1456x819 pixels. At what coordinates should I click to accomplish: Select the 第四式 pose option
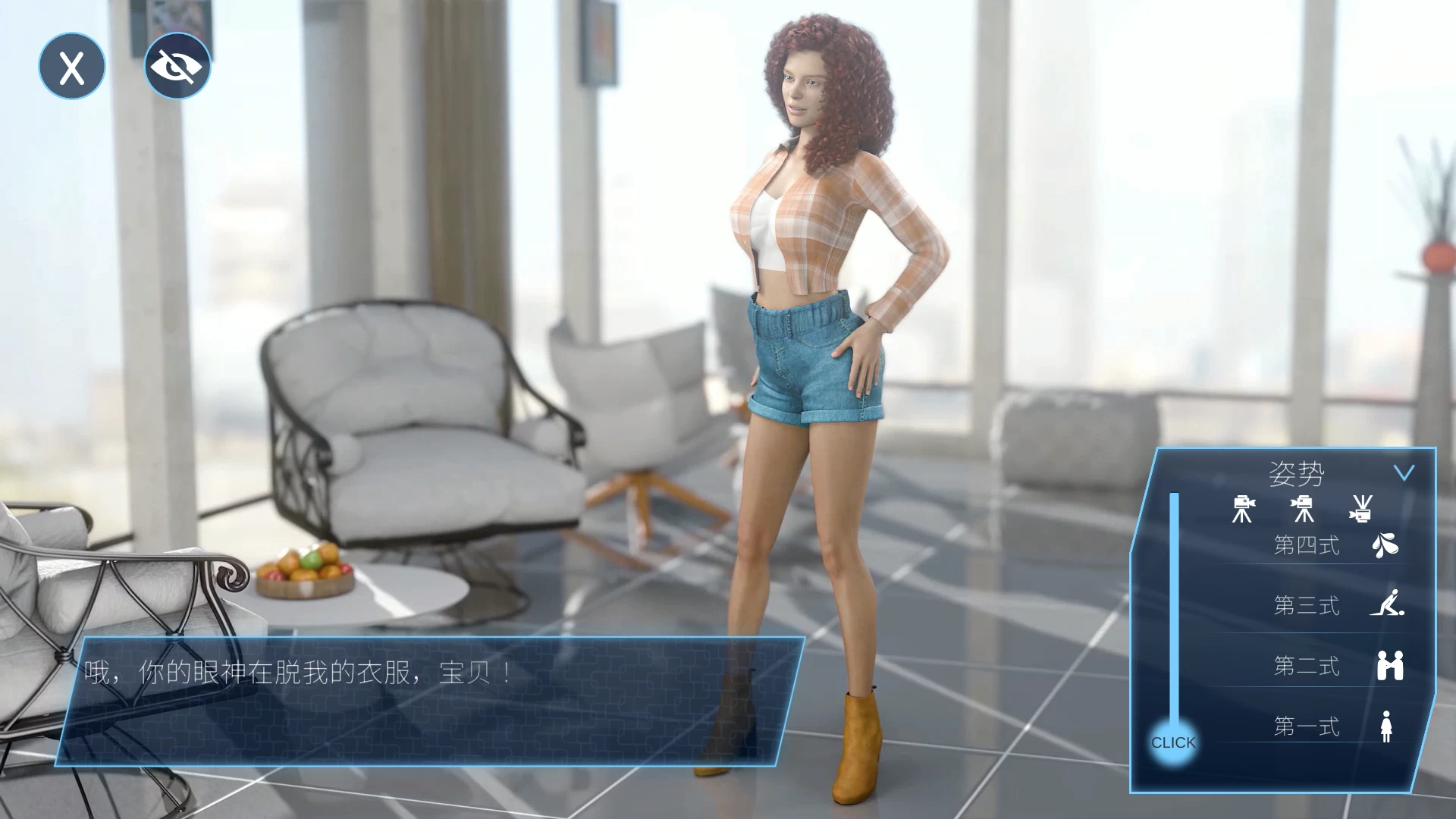pos(1307,545)
